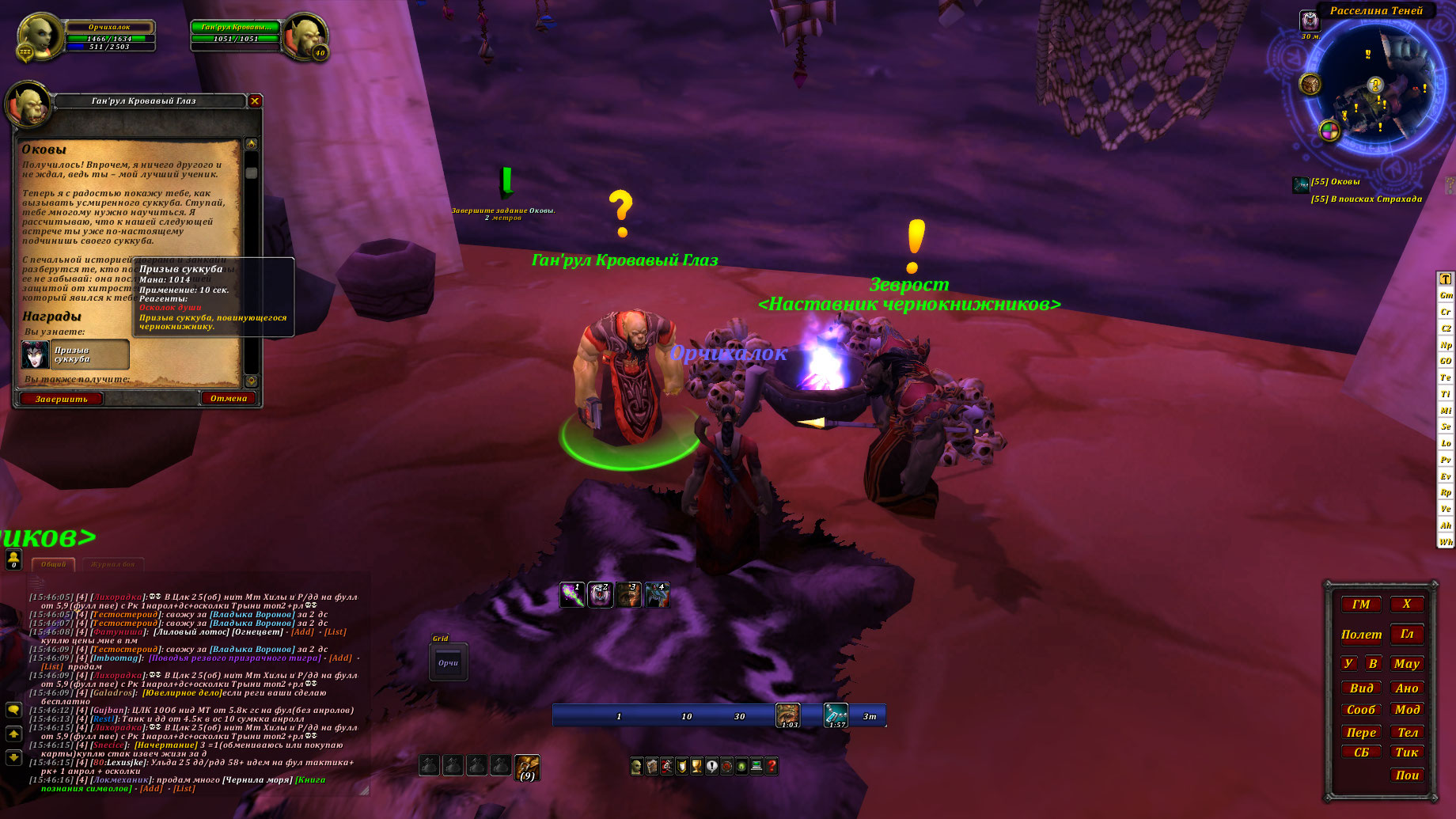Activate the green bolt ability in slot 1

[572, 594]
